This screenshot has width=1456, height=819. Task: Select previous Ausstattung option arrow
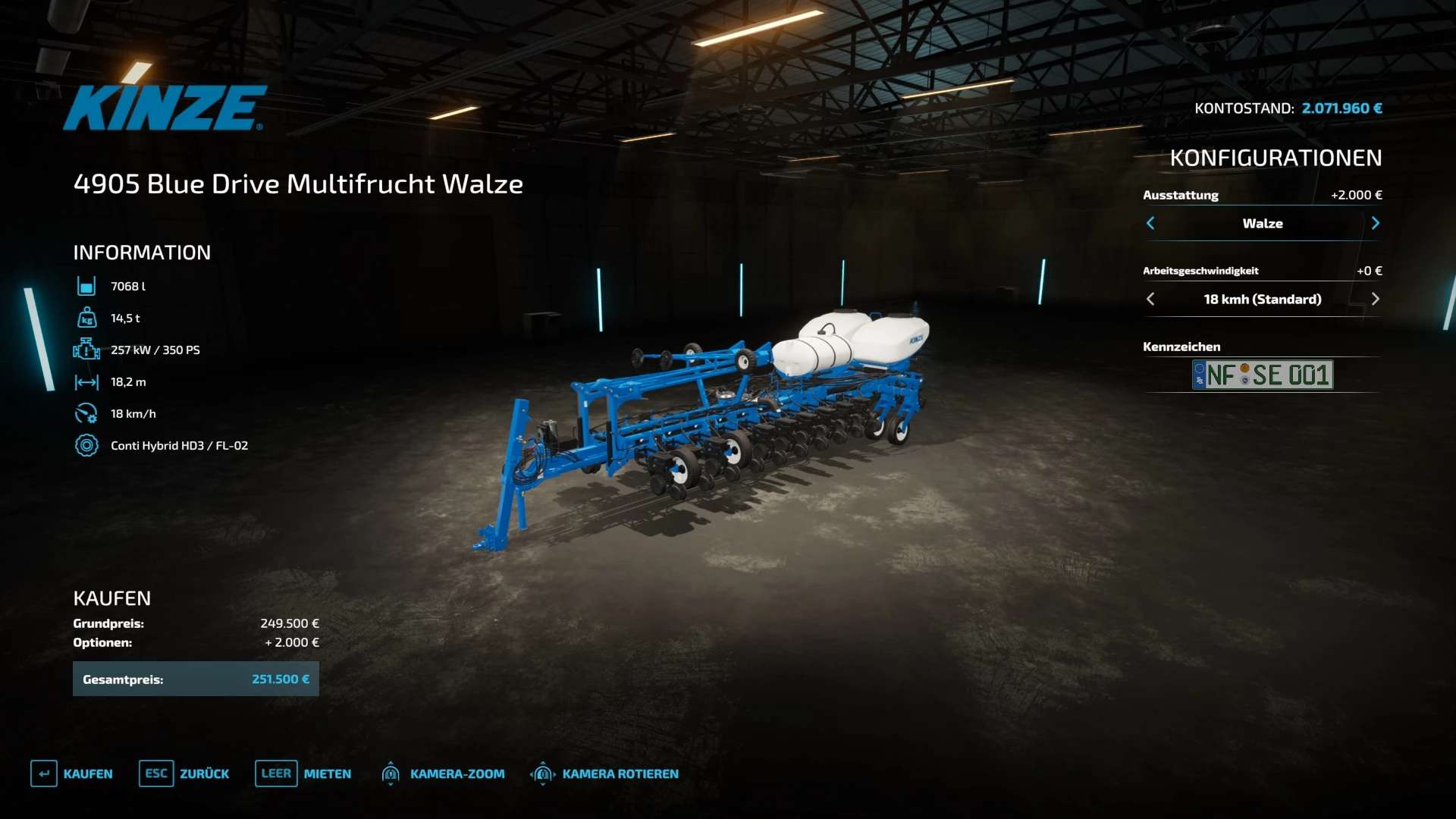[x=1150, y=223]
